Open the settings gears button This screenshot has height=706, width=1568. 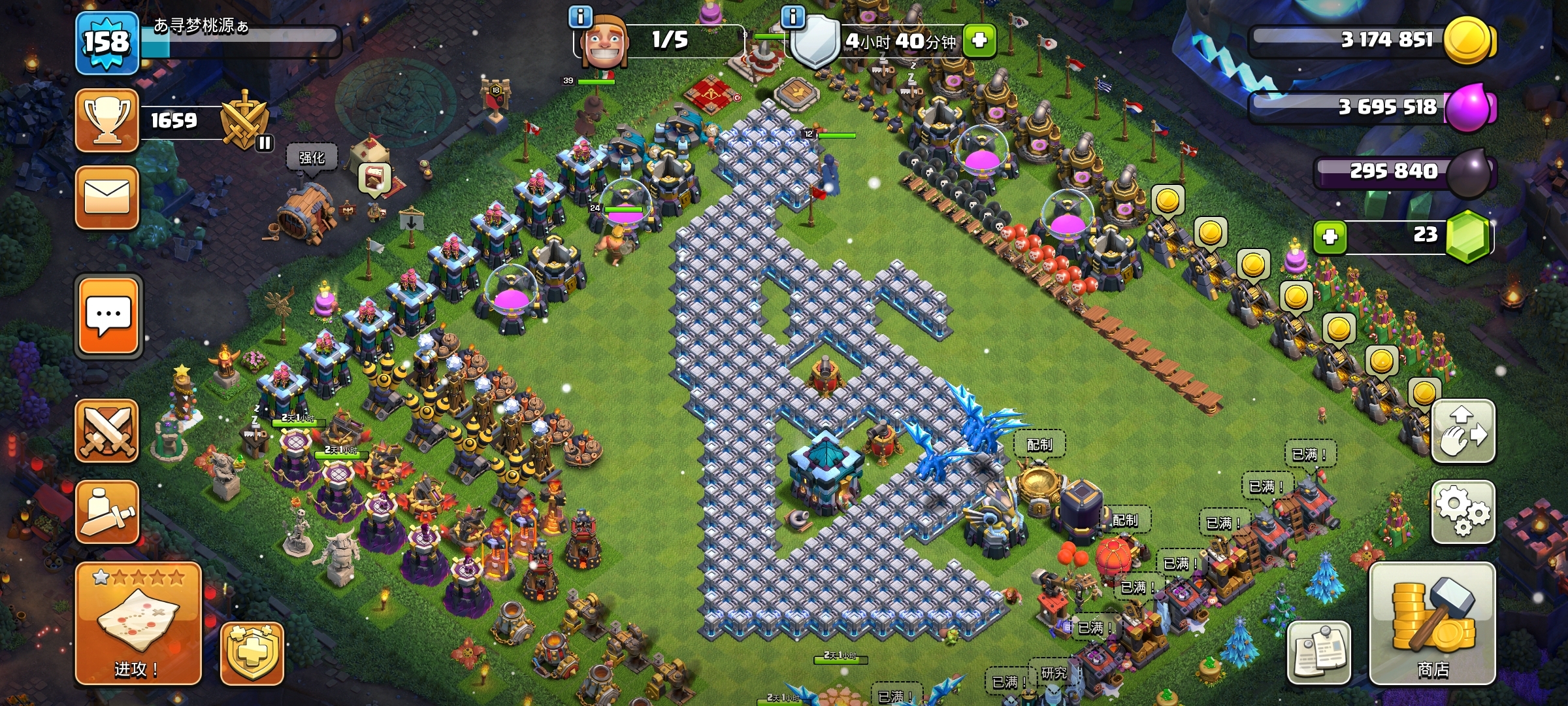(x=1463, y=511)
